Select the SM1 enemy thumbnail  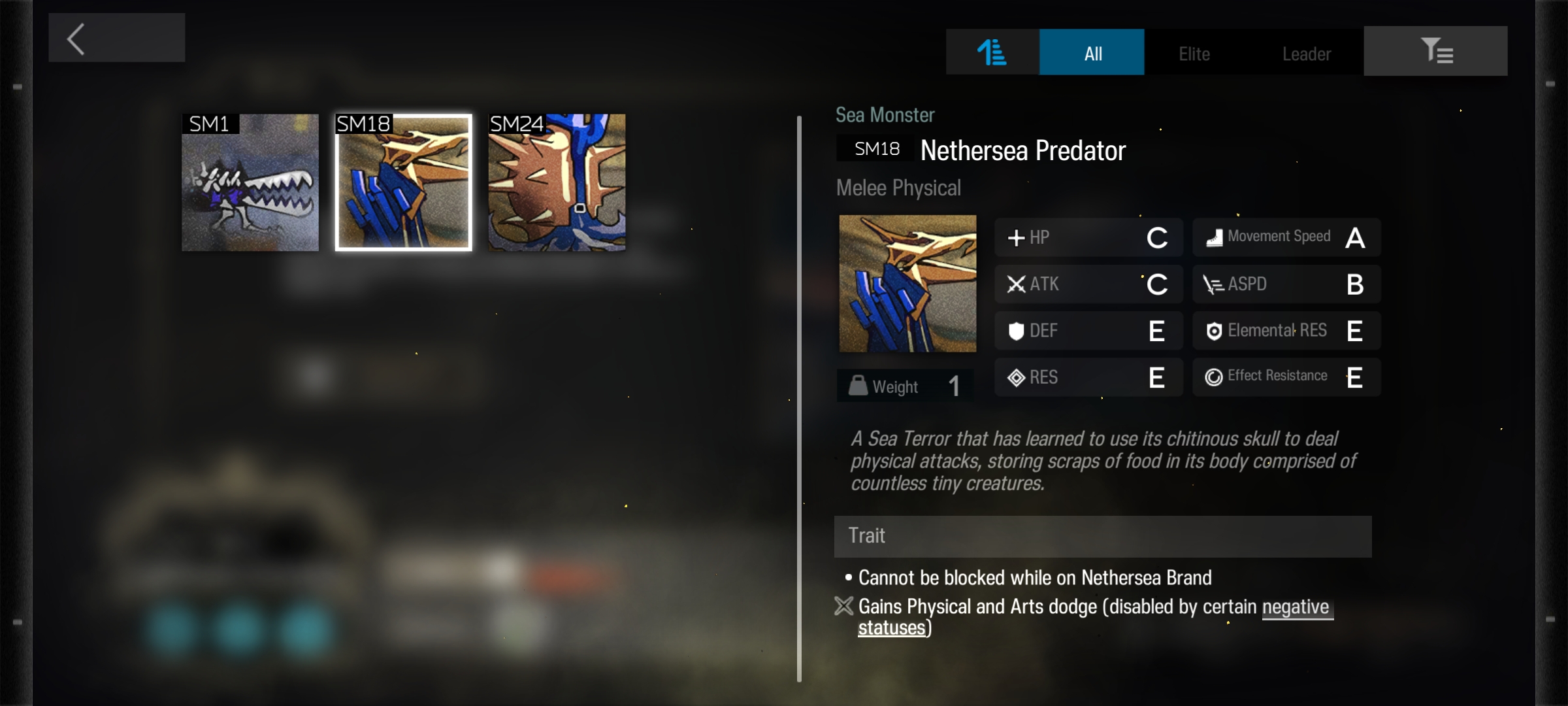point(250,183)
